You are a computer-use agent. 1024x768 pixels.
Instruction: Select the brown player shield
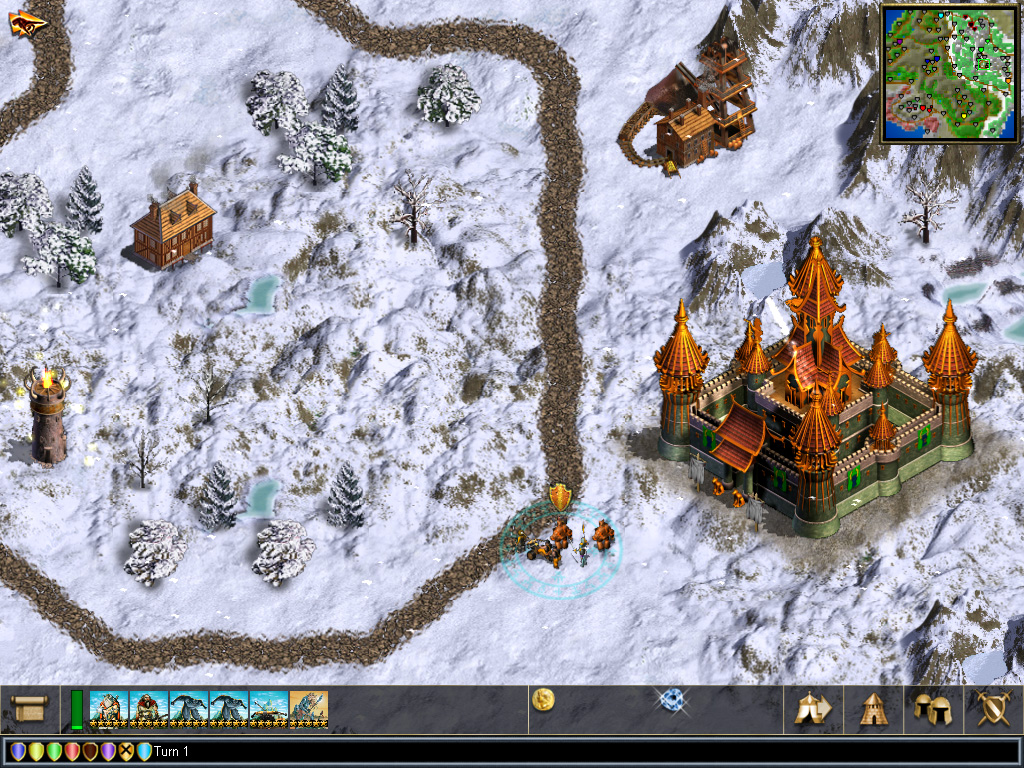(x=90, y=752)
